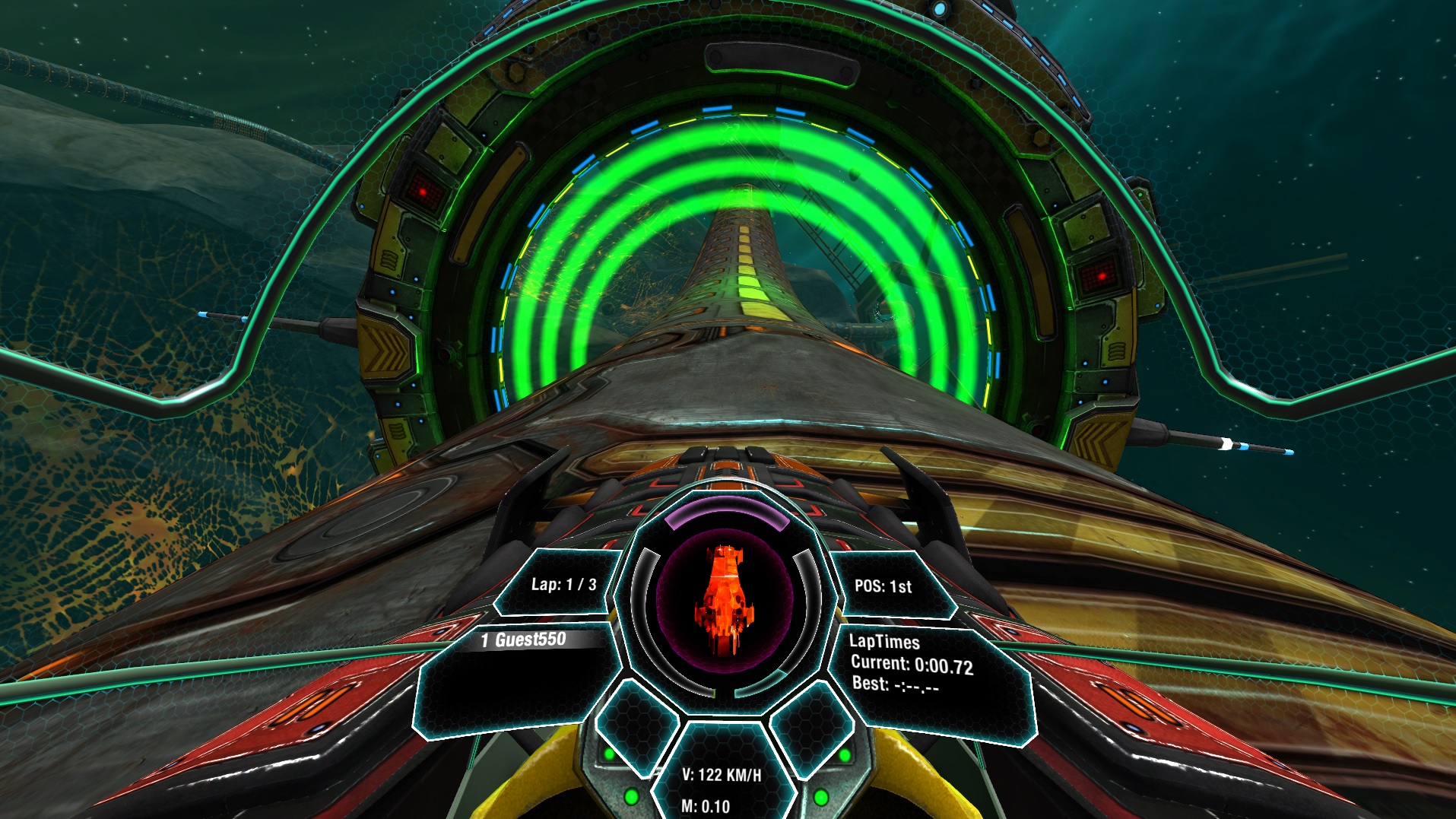Switch to the LapTimes HUD tab
The height and width of the screenshot is (819, 1456).
click(885, 642)
